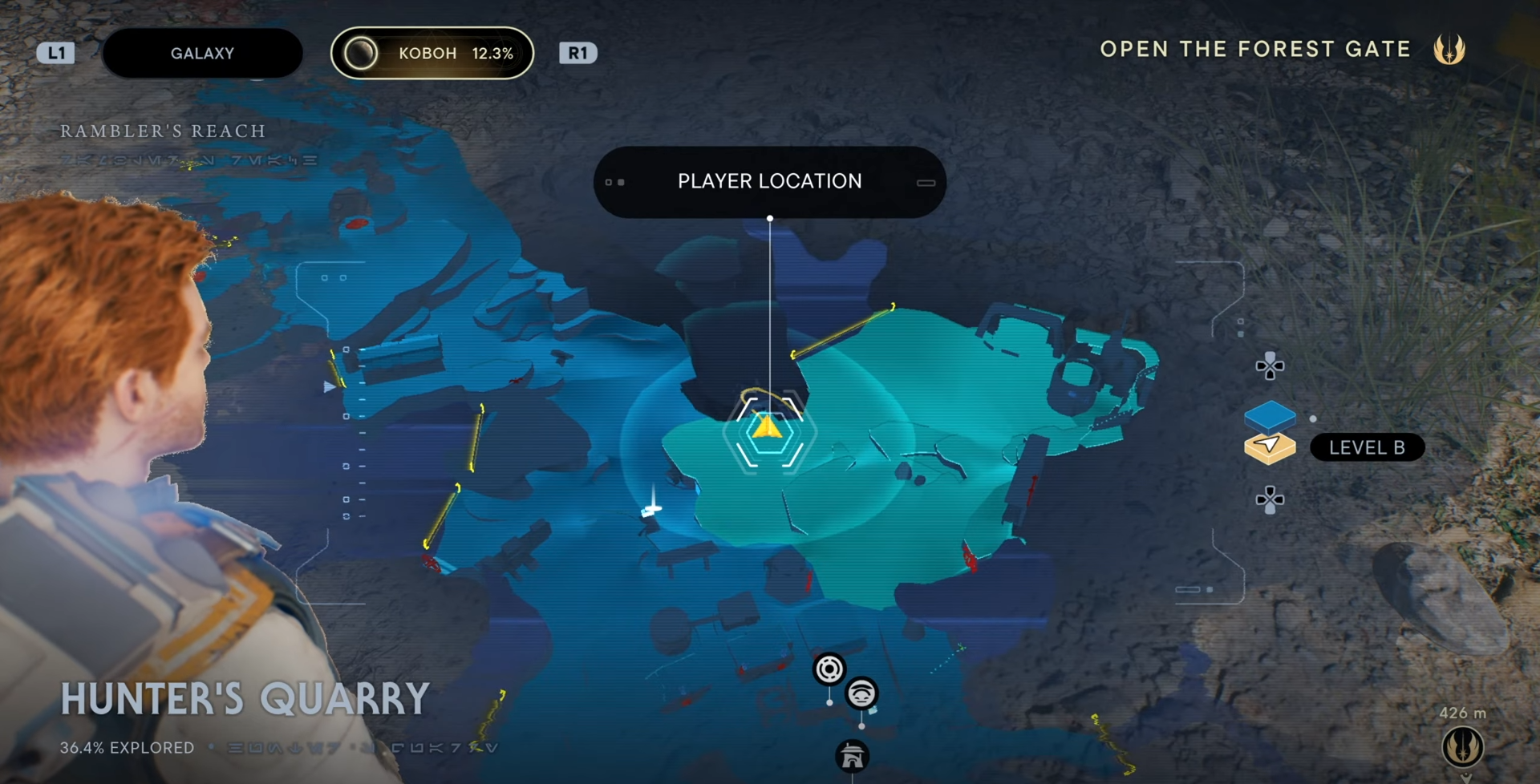
Task: Select the Level B floor indicator
Action: 1367,447
